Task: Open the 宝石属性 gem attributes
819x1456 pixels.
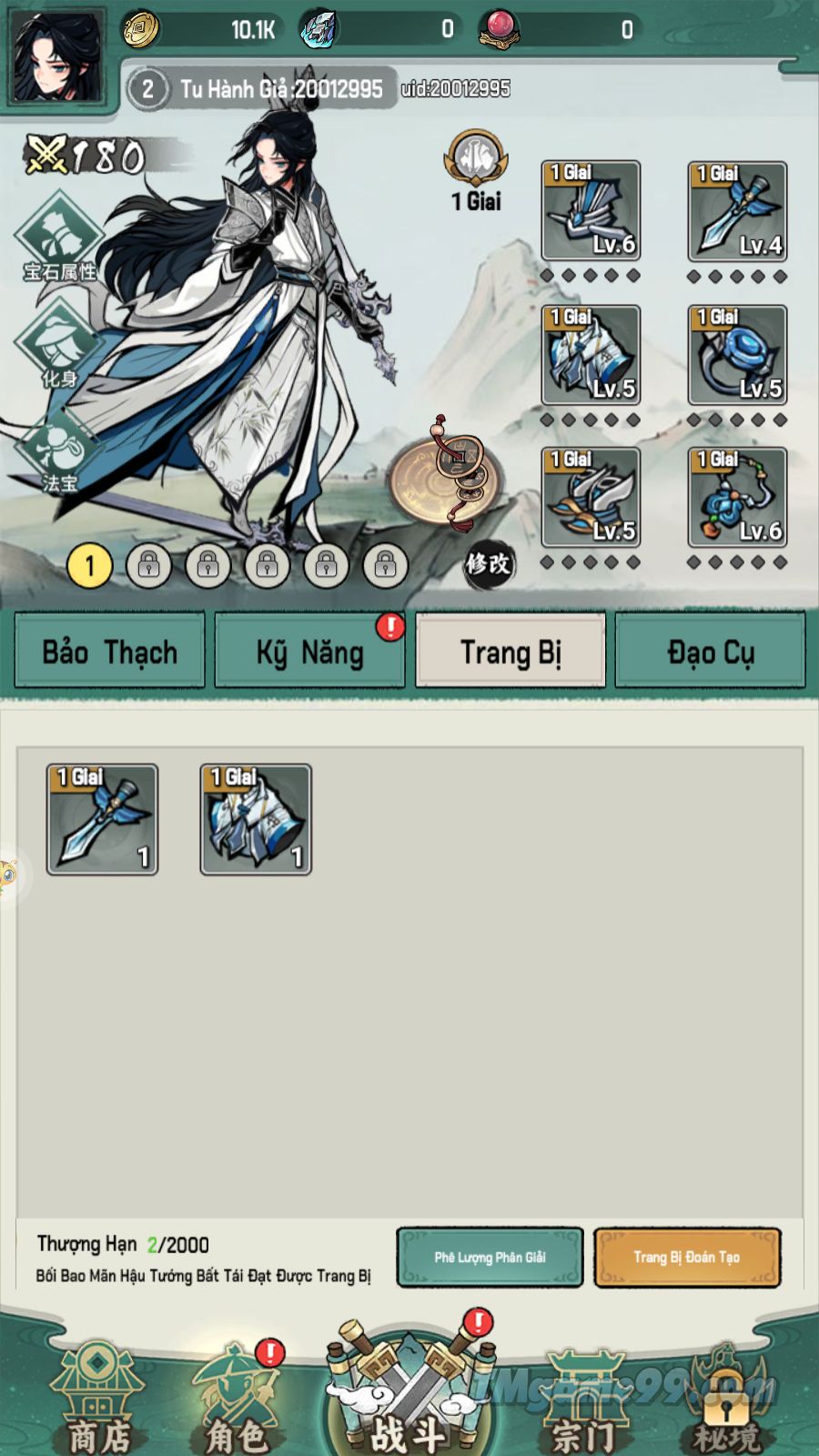Action: tap(59, 237)
